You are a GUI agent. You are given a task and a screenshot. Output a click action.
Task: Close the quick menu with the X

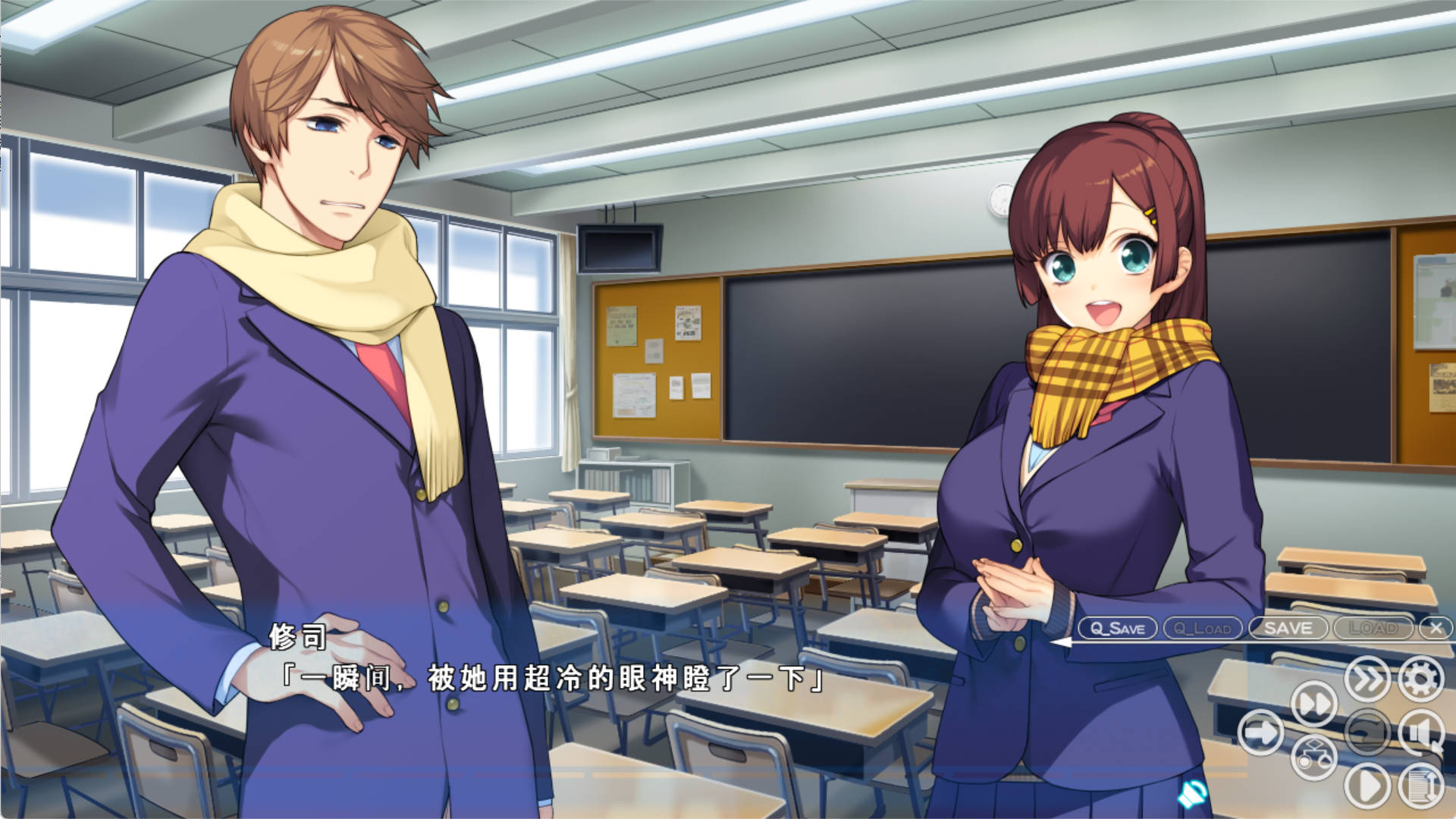pyautogui.click(x=1435, y=629)
